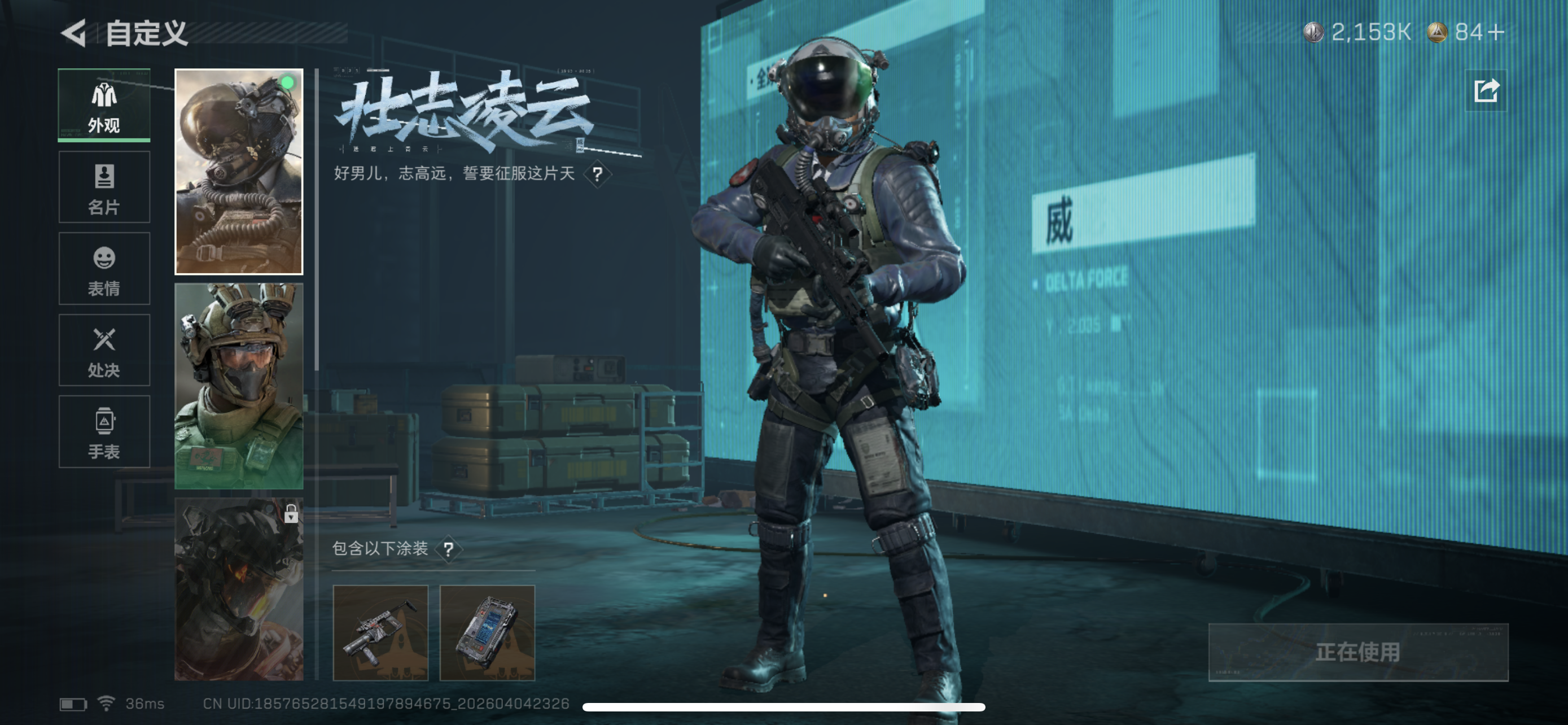
Task: Open the 名片 name card panel
Action: (103, 187)
